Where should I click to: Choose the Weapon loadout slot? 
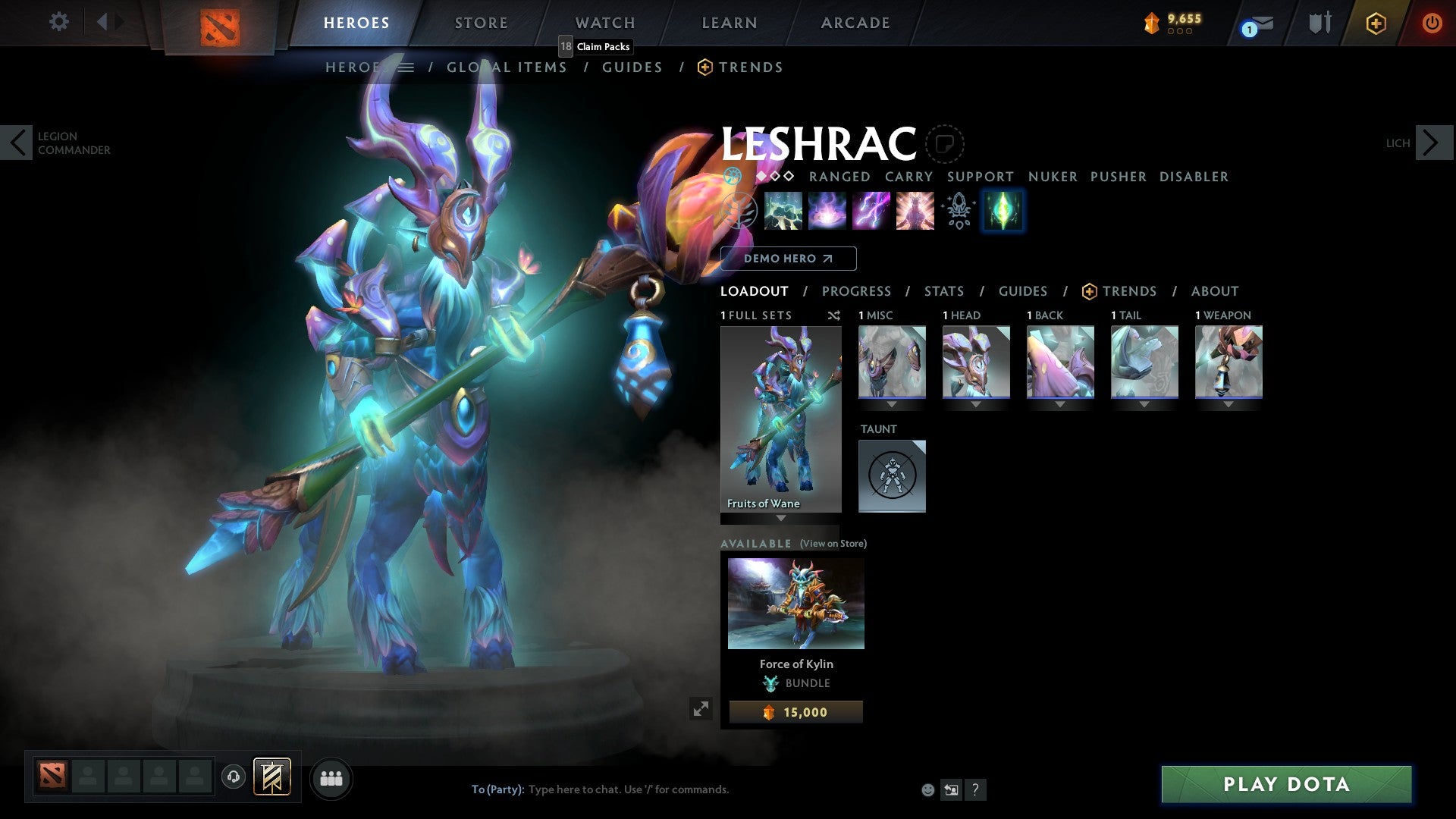tap(1228, 362)
